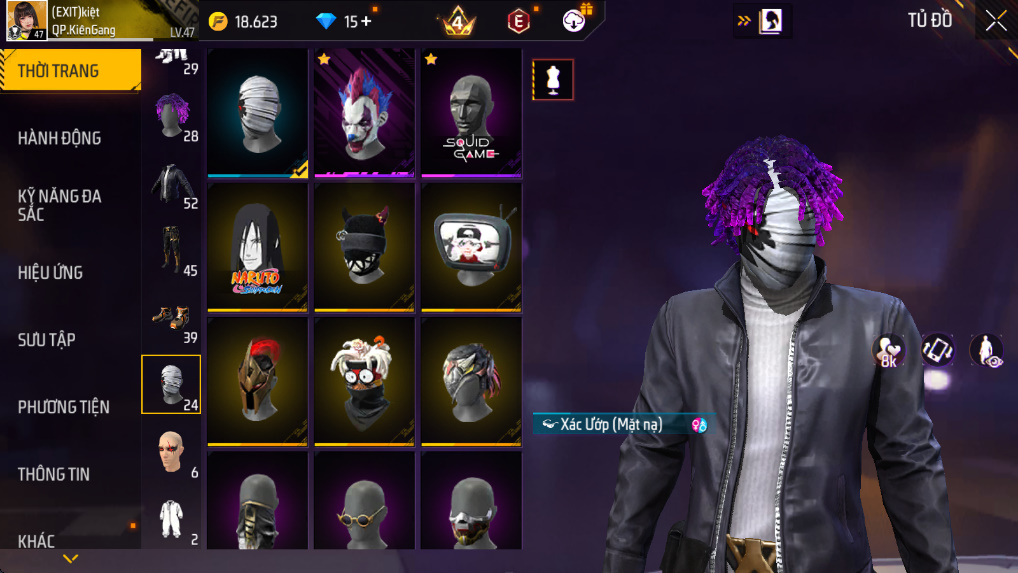
Task: Choose the purple hair category
Action: (x=171, y=116)
